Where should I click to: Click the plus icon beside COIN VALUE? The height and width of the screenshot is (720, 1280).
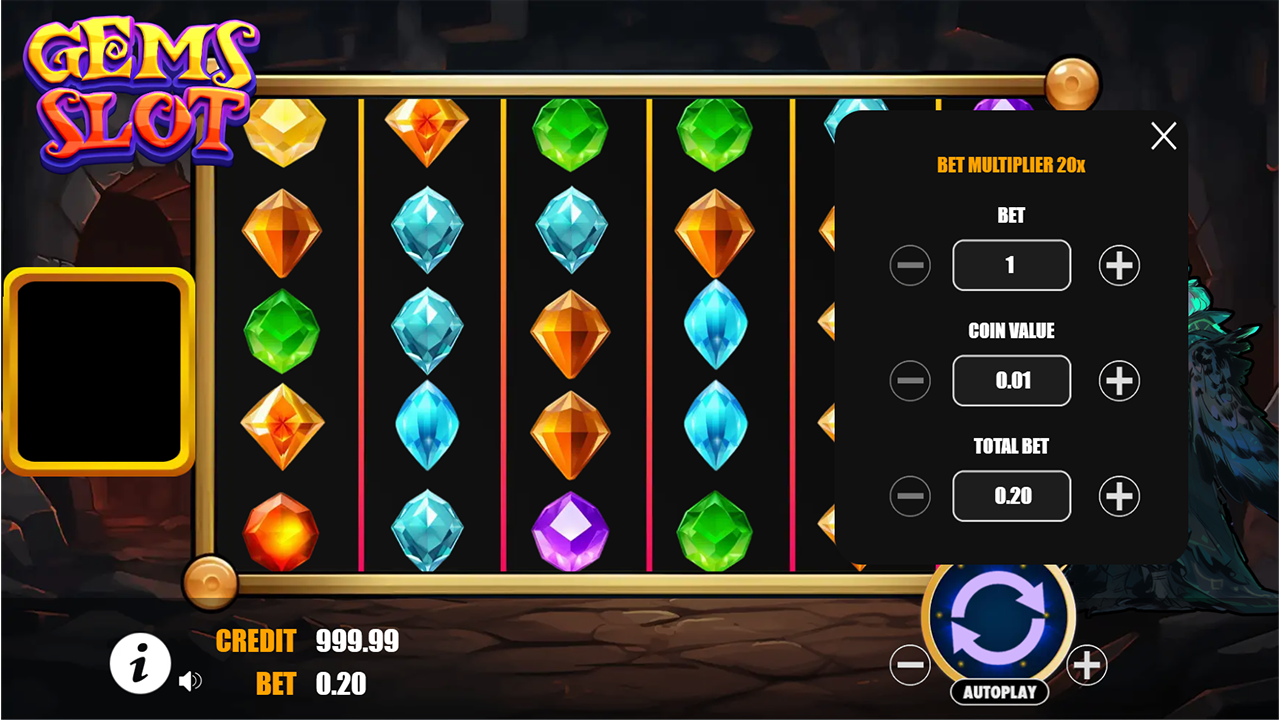[1119, 380]
